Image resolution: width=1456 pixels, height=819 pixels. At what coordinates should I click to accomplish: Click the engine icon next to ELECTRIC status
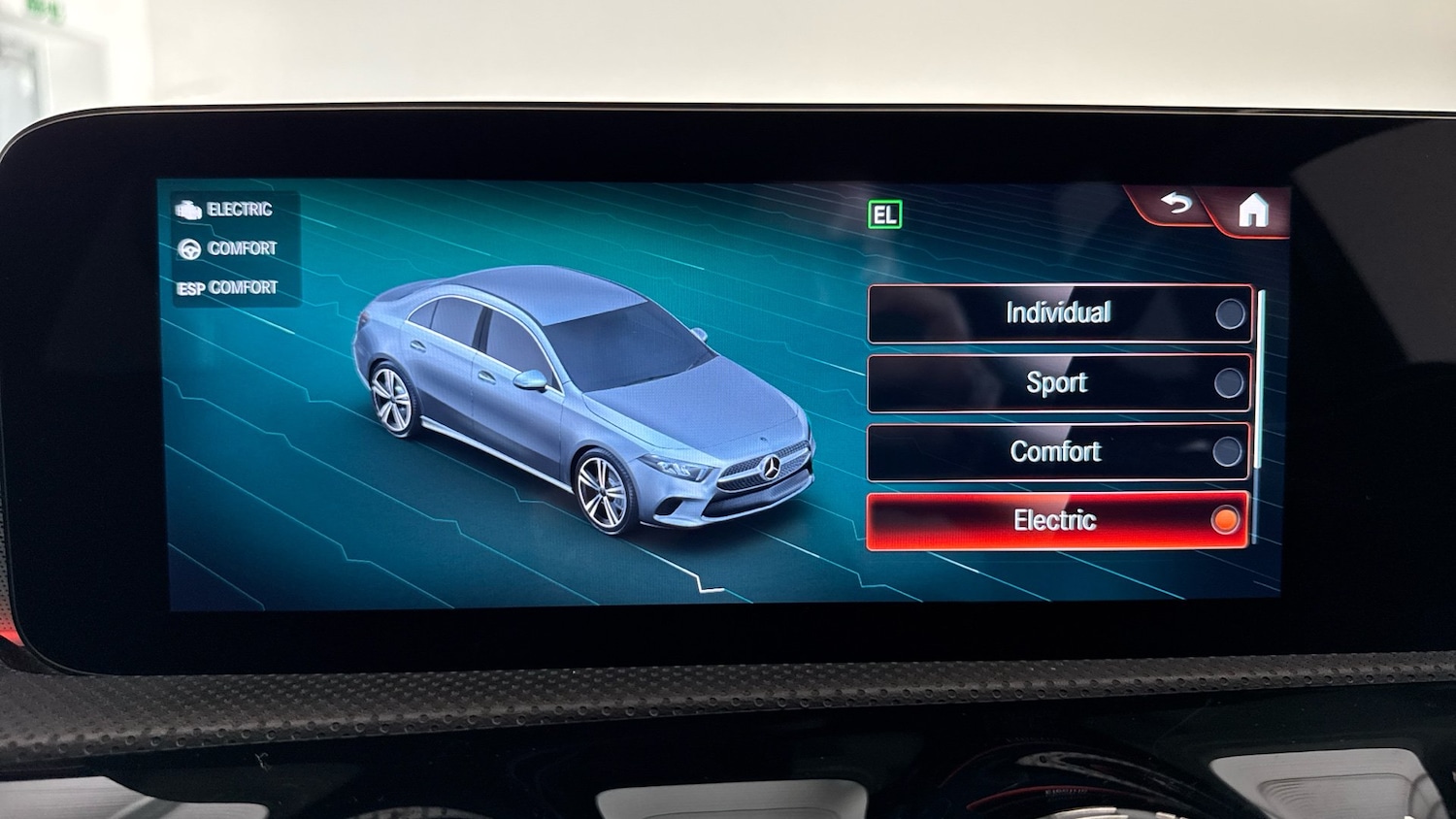pos(188,209)
